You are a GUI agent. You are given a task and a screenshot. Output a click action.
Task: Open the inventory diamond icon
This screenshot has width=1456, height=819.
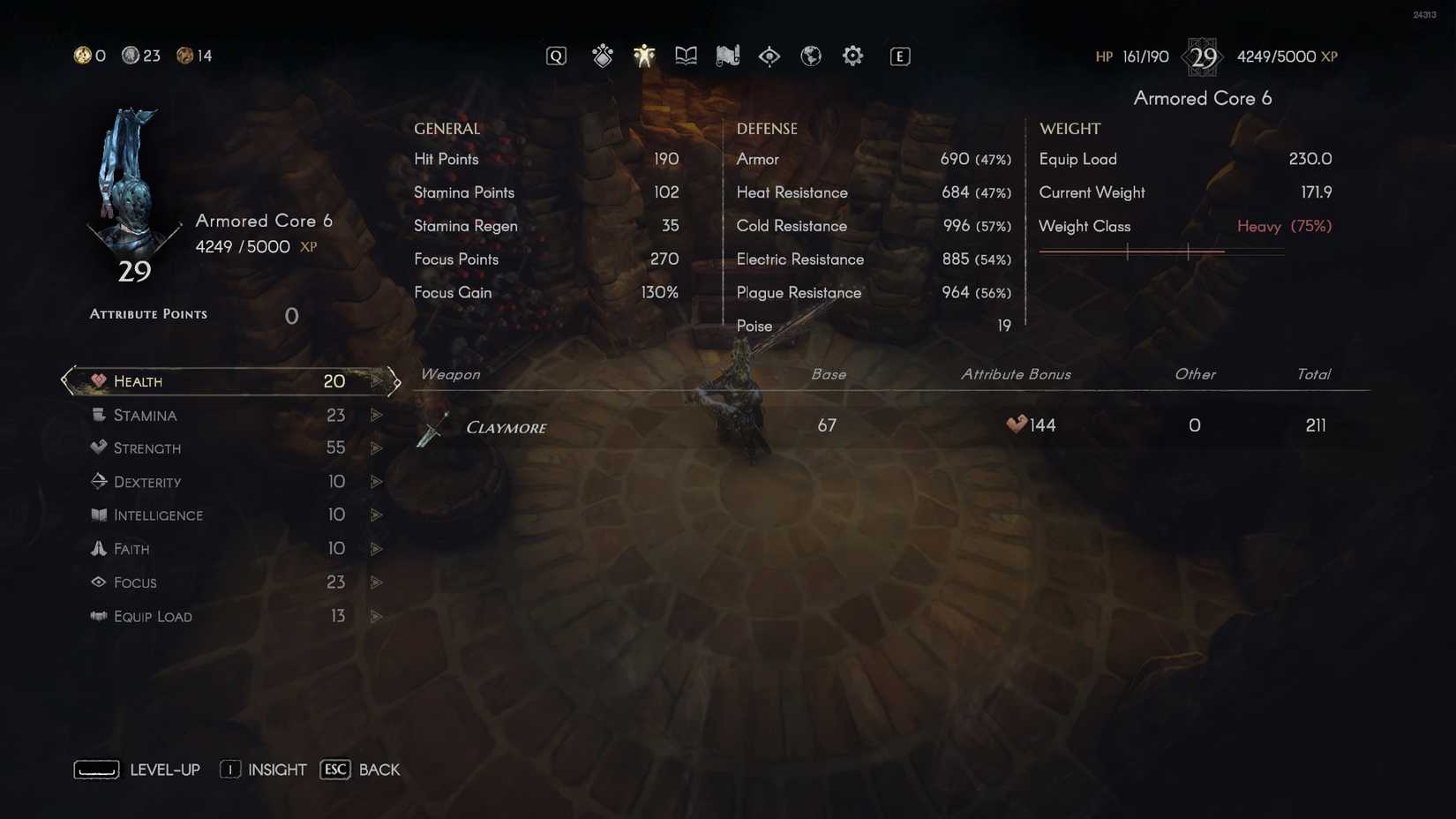603,55
